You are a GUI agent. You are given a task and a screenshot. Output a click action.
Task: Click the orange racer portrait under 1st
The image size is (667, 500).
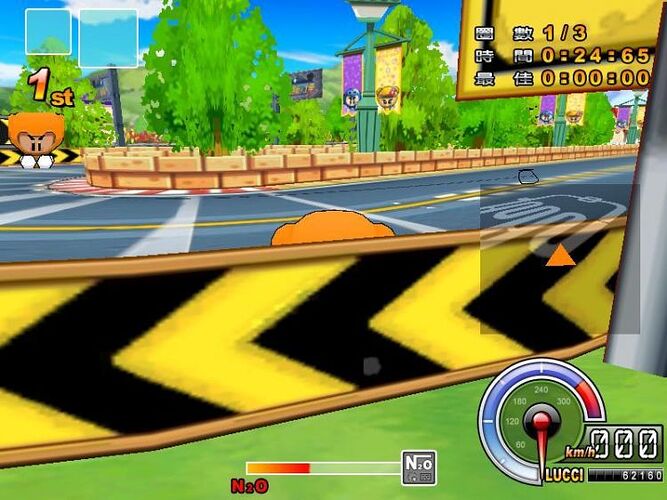click(x=36, y=138)
